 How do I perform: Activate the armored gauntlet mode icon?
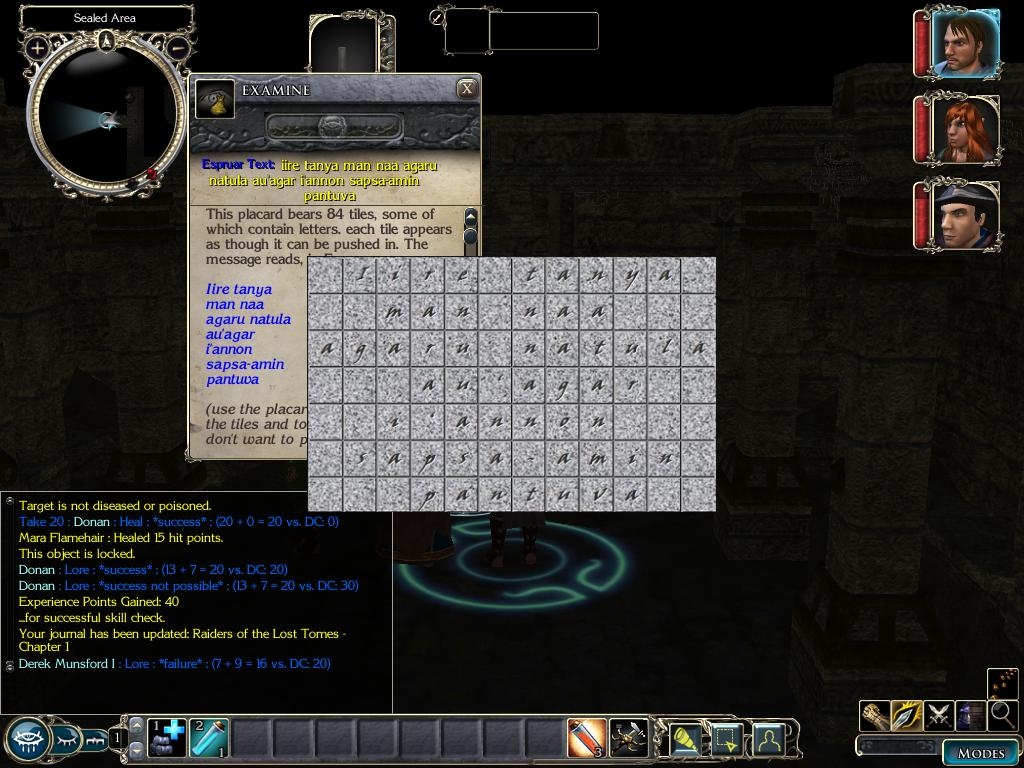point(875,715)
